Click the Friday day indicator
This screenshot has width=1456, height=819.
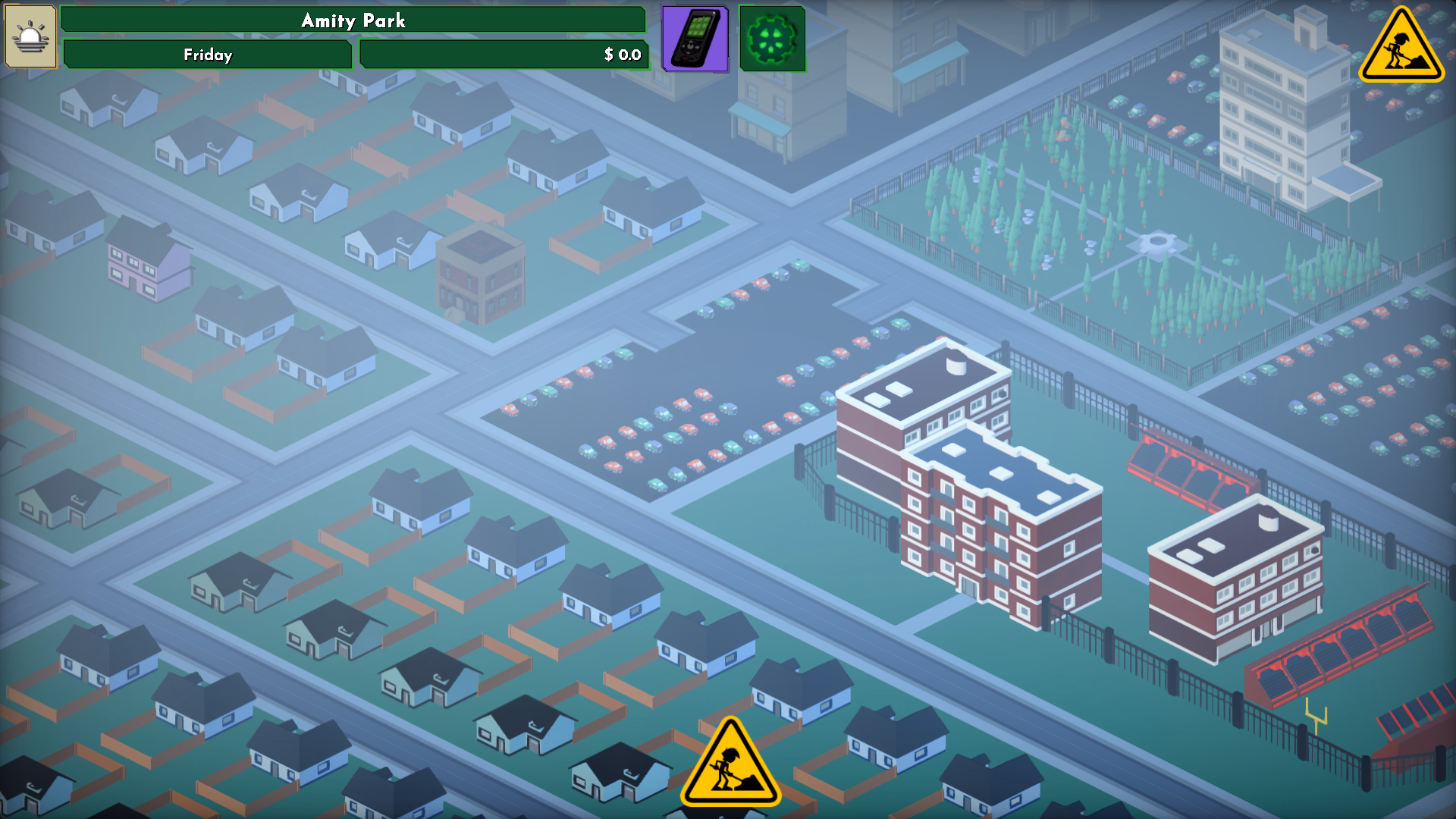click(x=206, y=55)
